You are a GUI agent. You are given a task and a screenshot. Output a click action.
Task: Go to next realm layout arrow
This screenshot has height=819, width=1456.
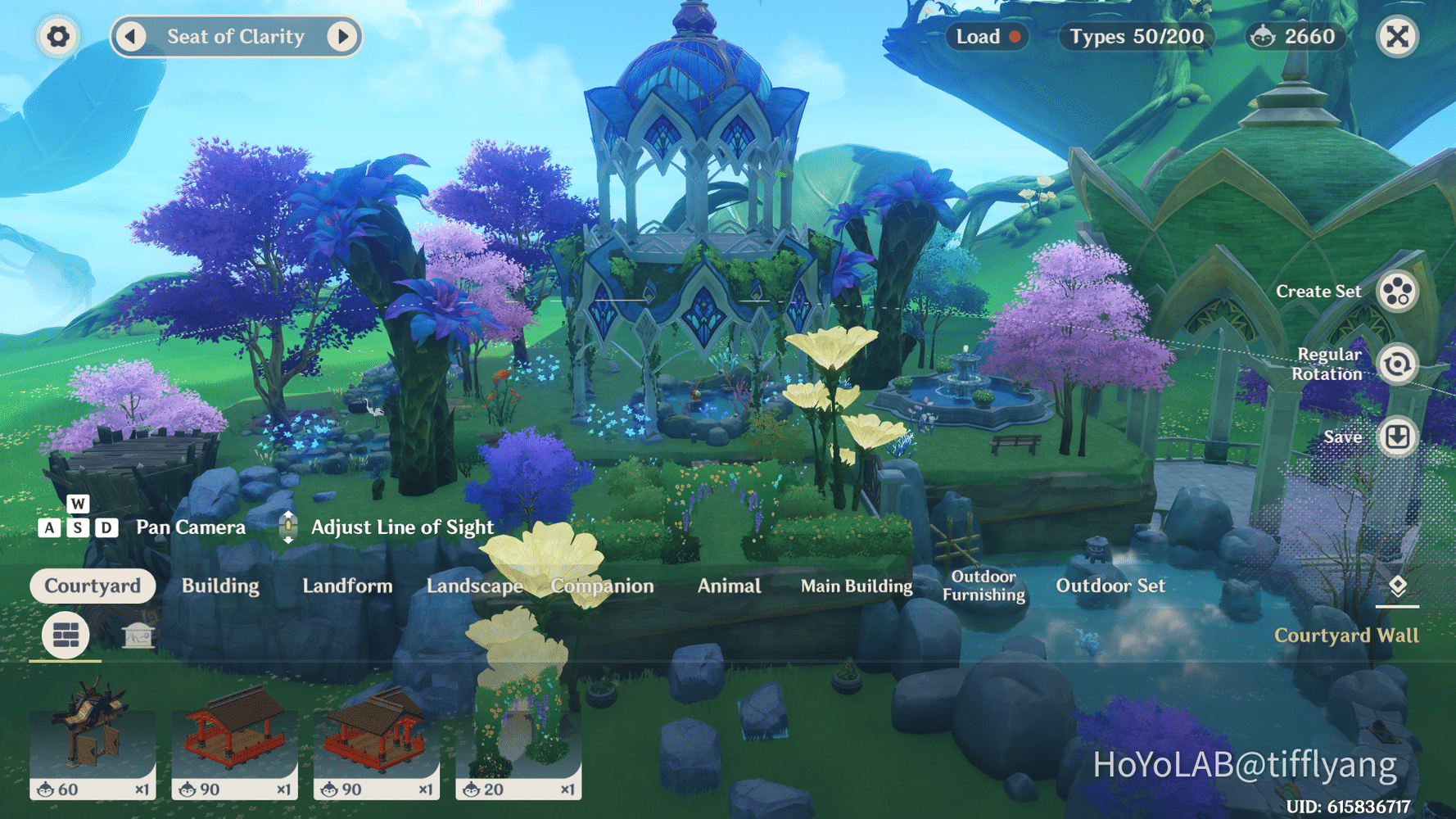(342, 37)
